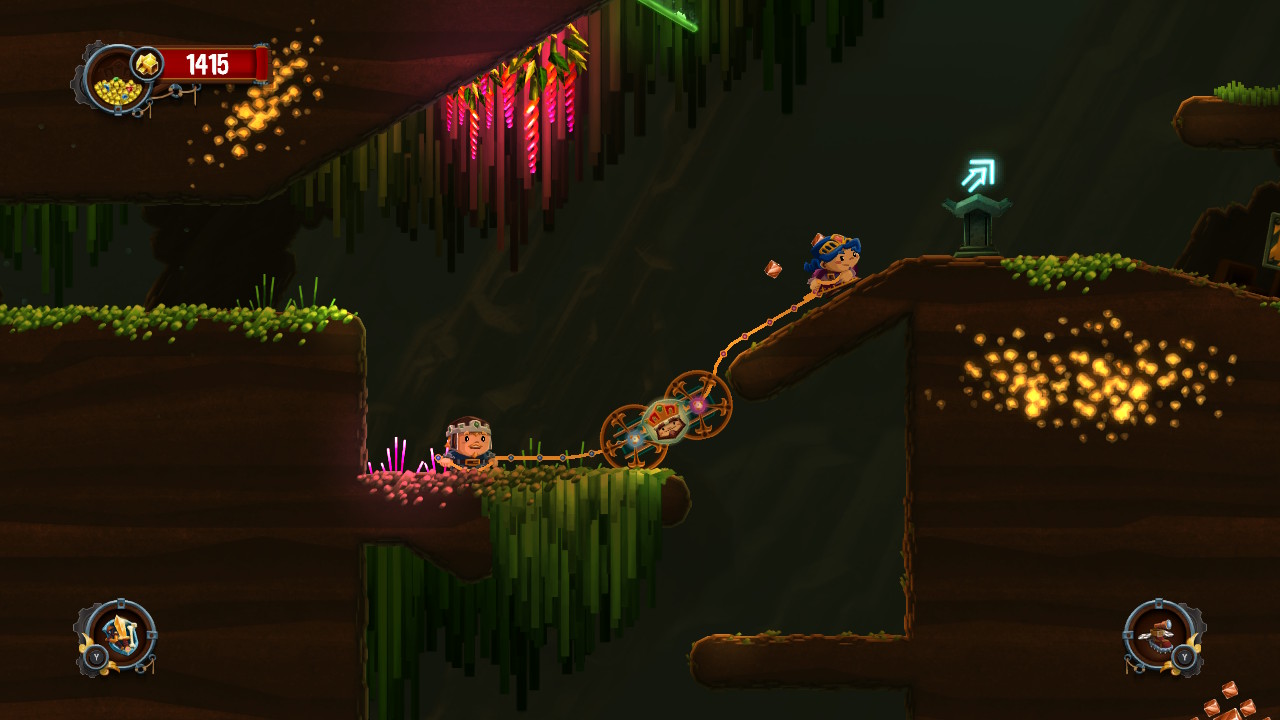The height and width of the screenshot is (720, 1280).
Task: Select the checkpoint shrine structure
Action: [x=975, y=220]
